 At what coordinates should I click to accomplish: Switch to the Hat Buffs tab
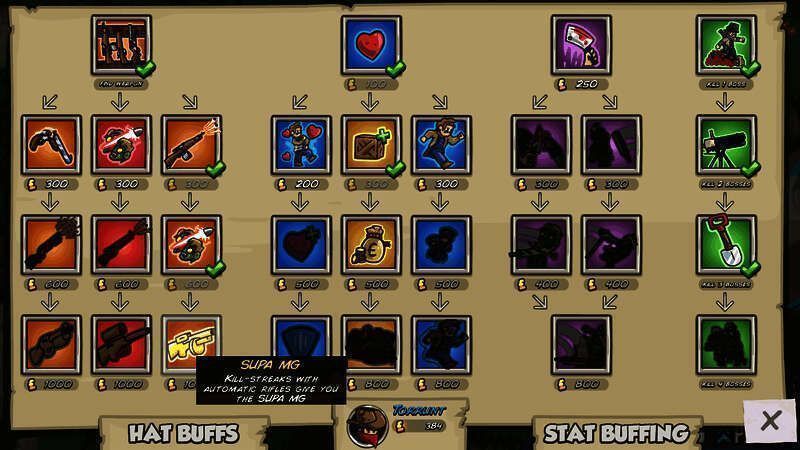pos(183,433)
